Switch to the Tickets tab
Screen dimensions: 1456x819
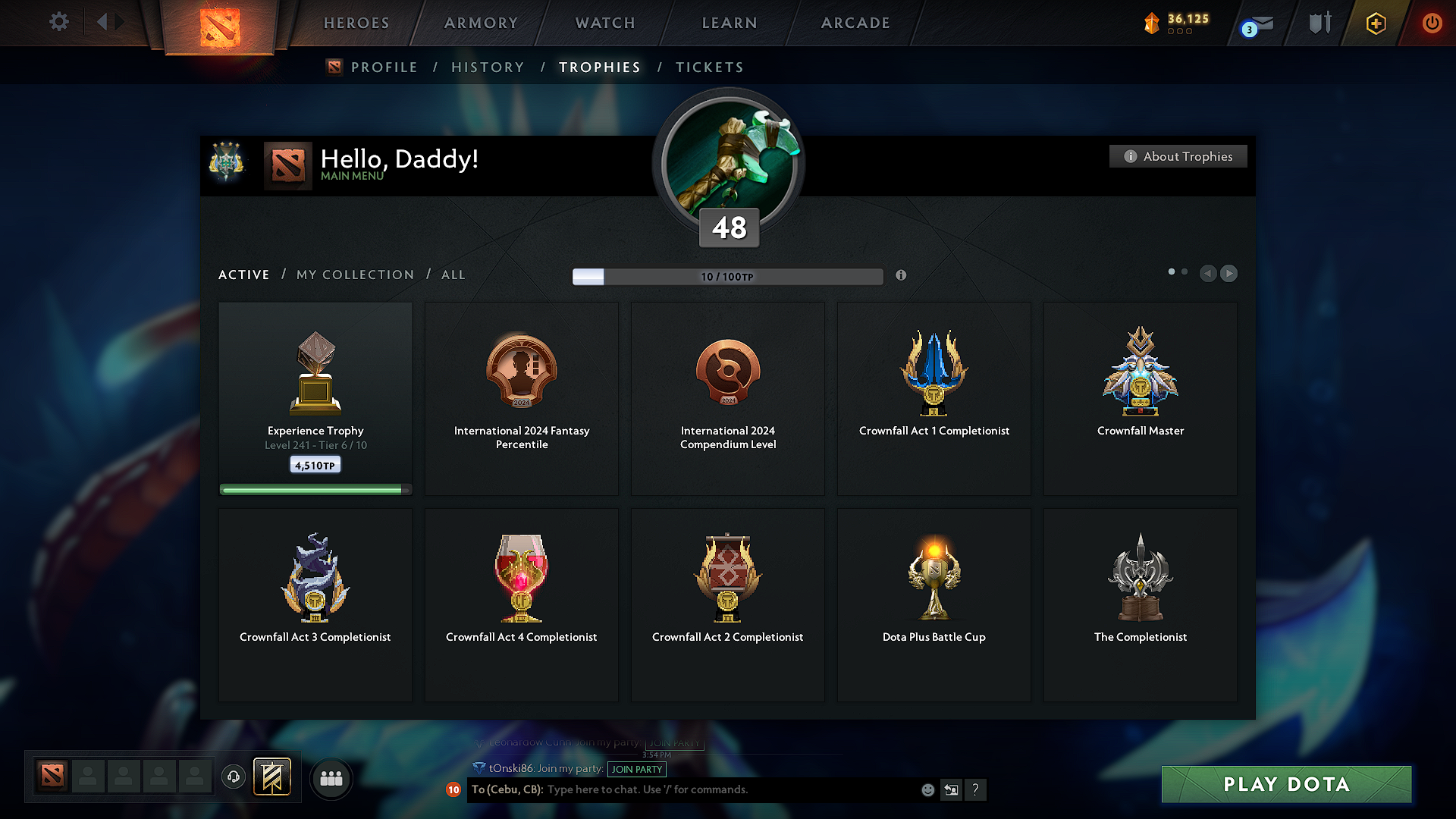[709, 67]
